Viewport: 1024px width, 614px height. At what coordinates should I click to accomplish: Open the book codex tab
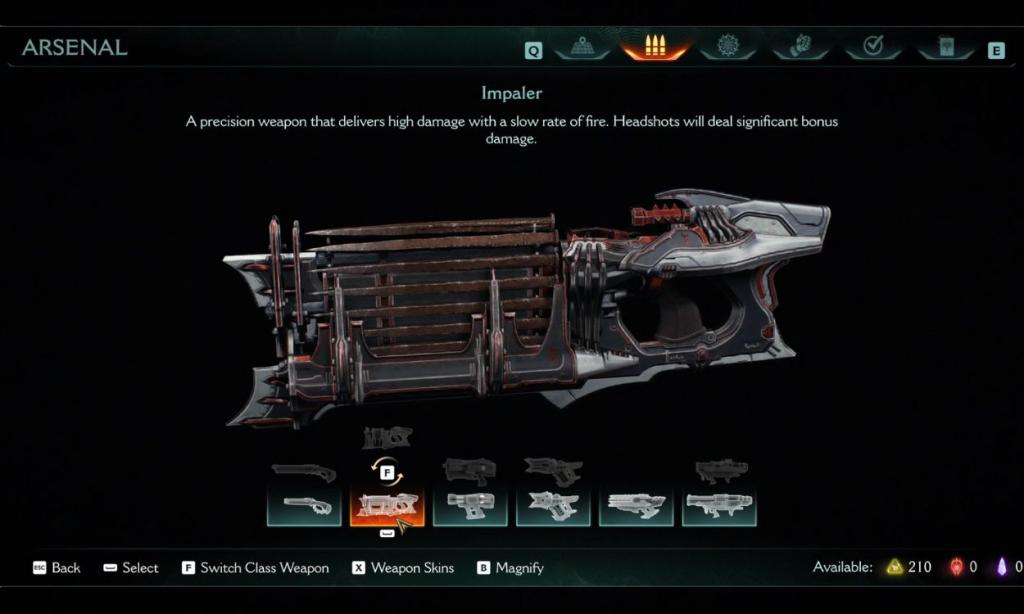click(945, 47)
